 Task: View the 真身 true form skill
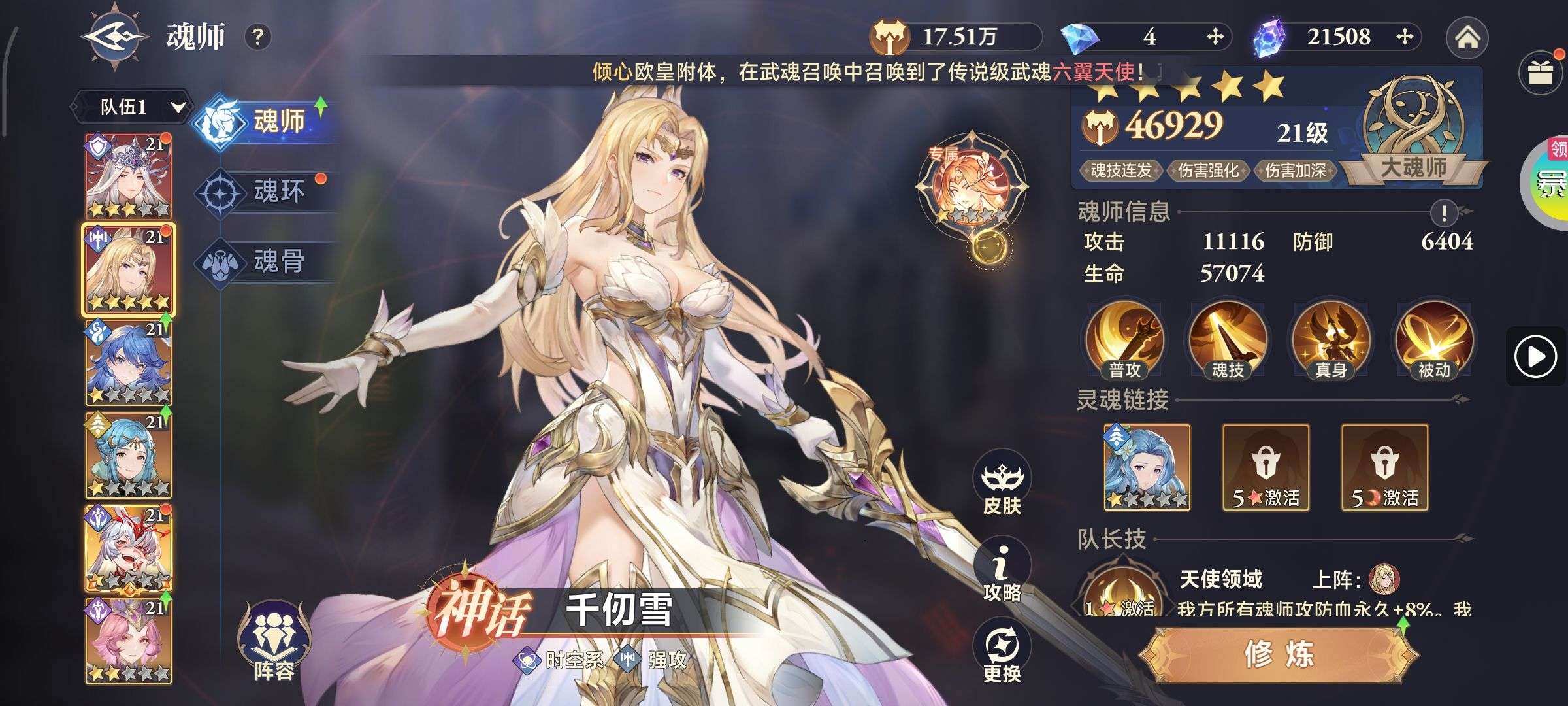pyautogui.click(x=1331, y=341)
